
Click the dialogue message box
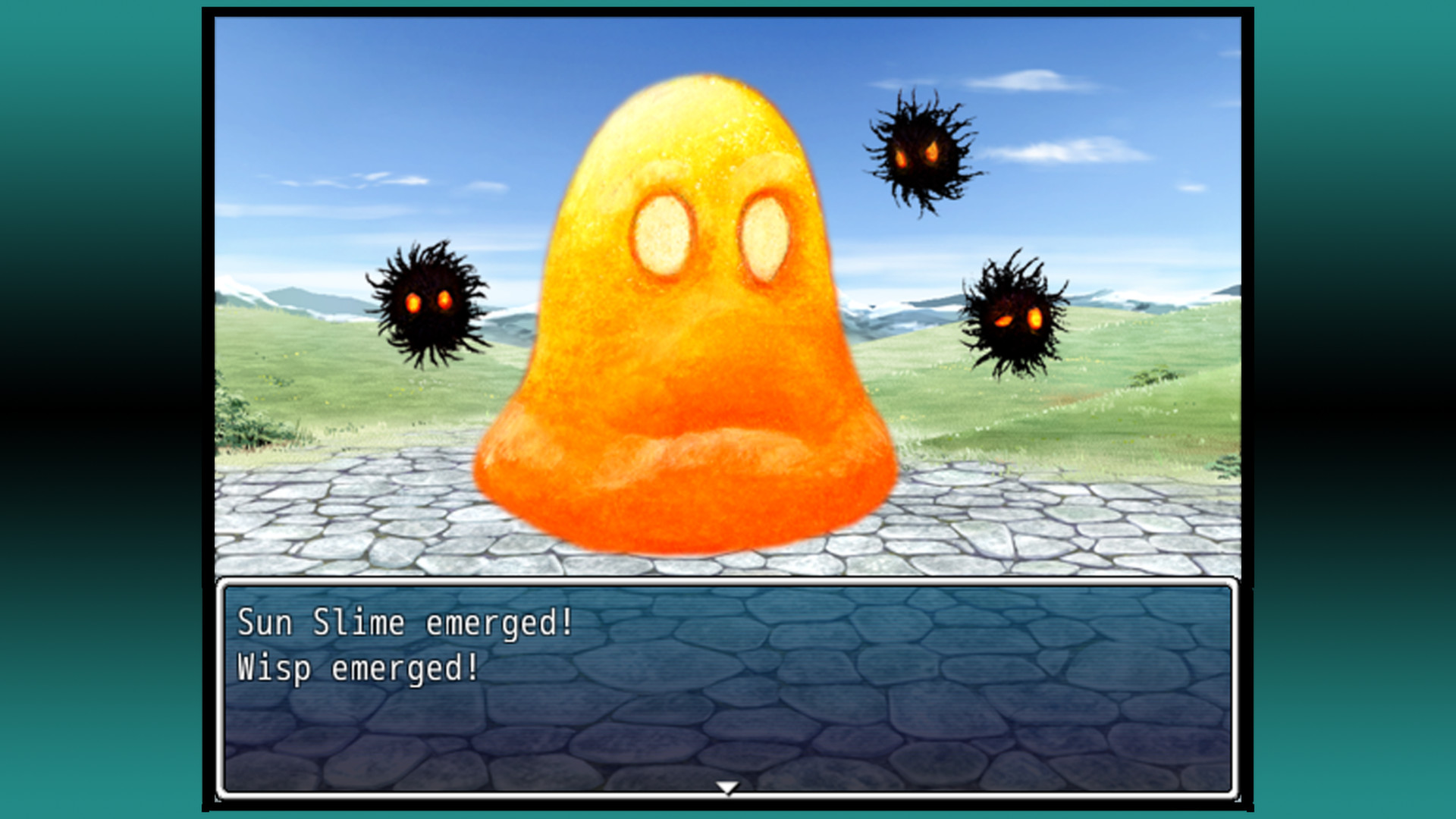(728, 682)
